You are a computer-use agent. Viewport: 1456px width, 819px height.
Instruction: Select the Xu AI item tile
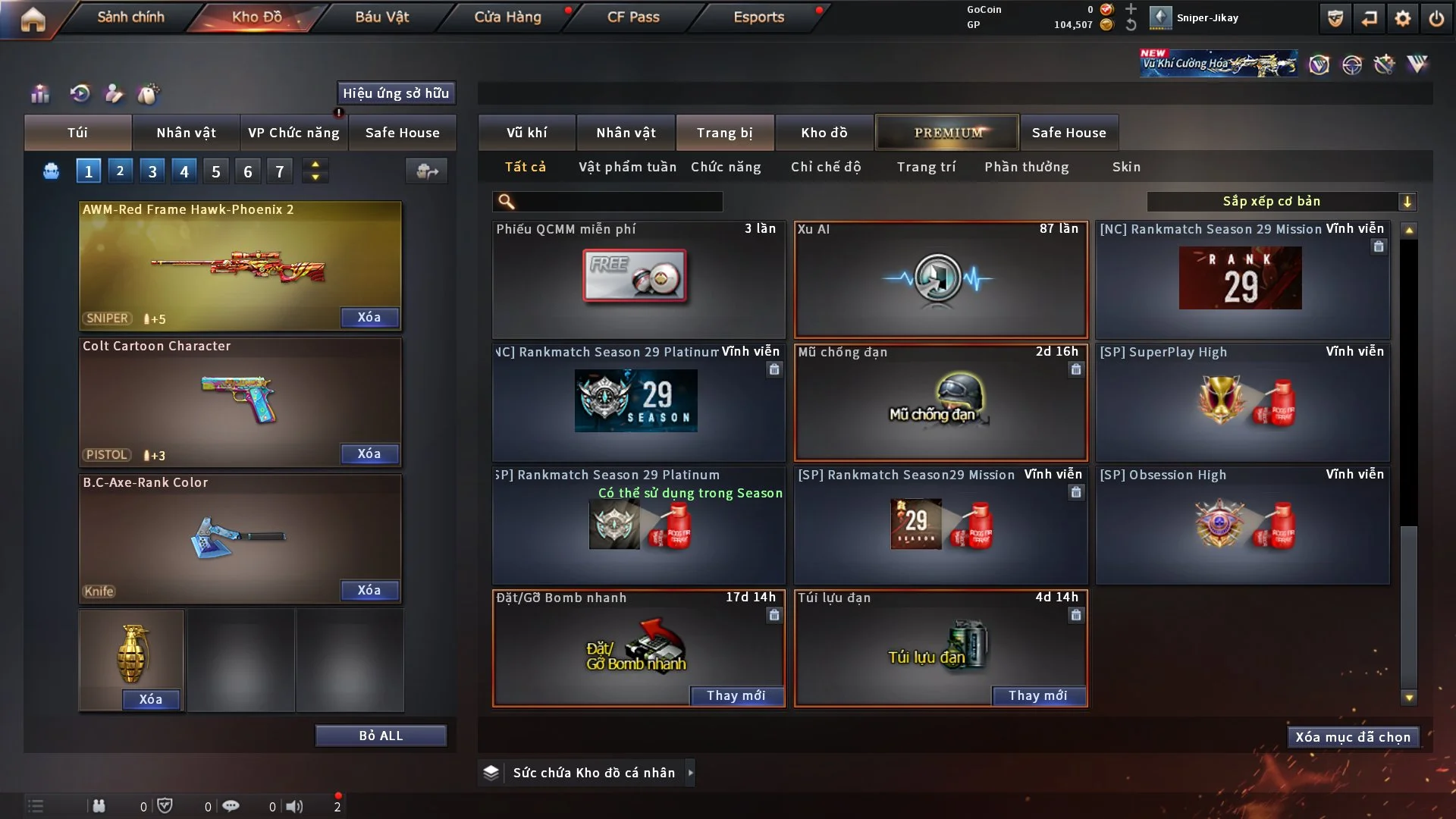pyautogui.click(x=940, y=279)
